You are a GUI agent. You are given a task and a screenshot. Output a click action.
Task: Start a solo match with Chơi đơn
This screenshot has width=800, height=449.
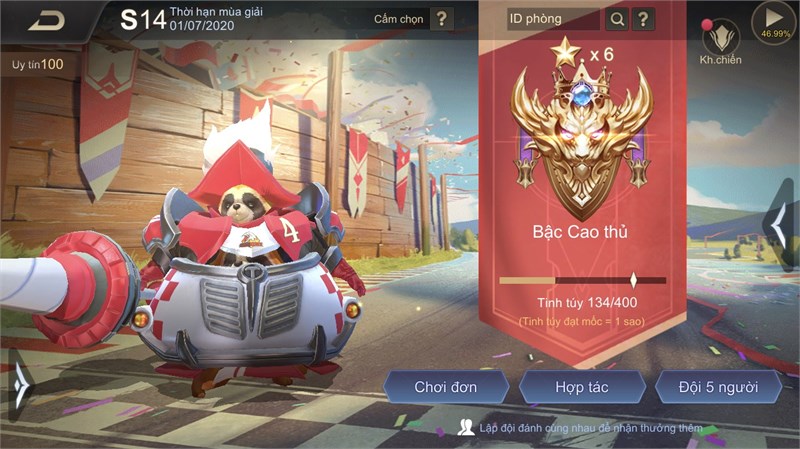pos(446,386)
